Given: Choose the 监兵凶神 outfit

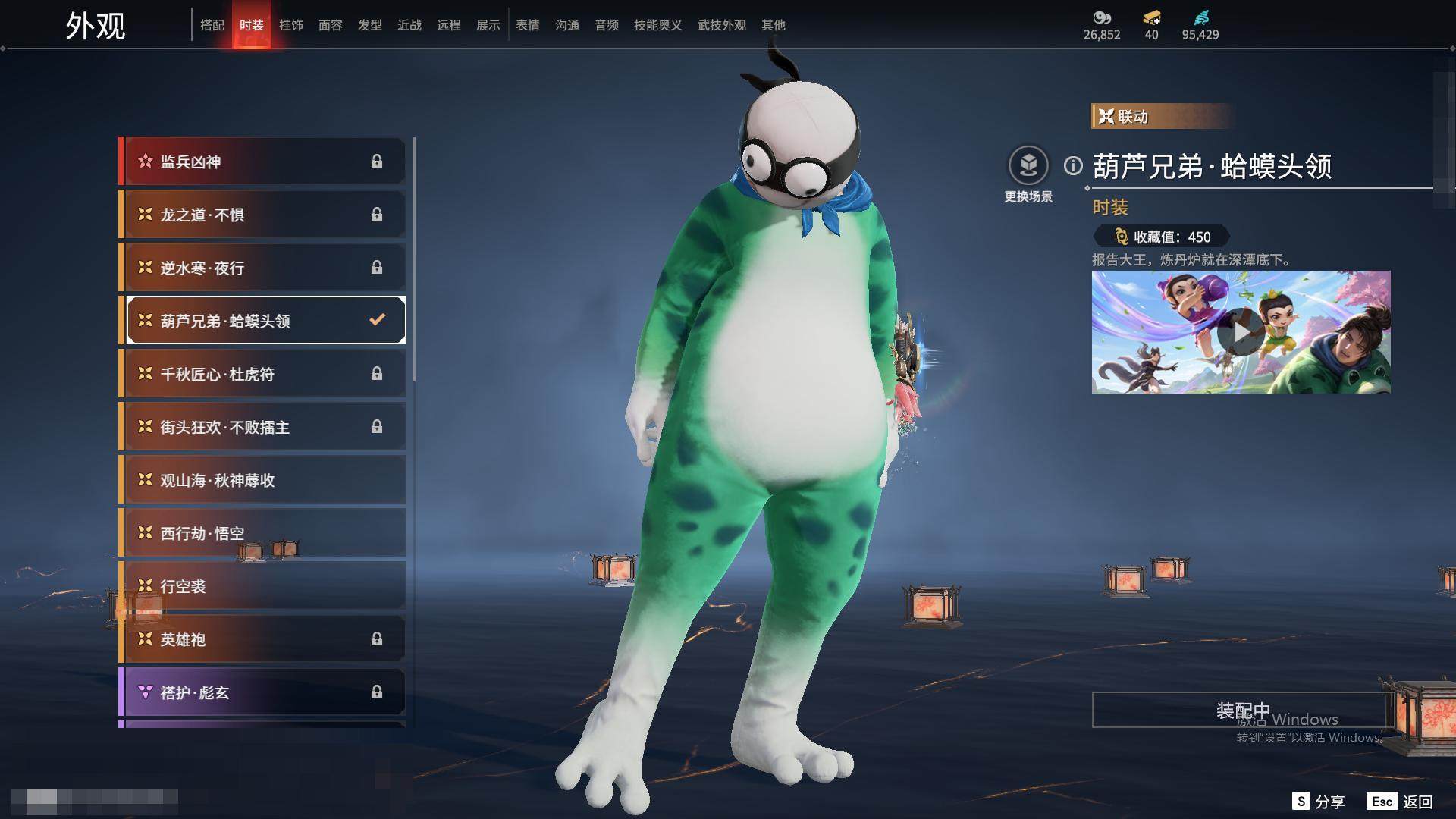Looking at the screenshot, I should point(262,162).
